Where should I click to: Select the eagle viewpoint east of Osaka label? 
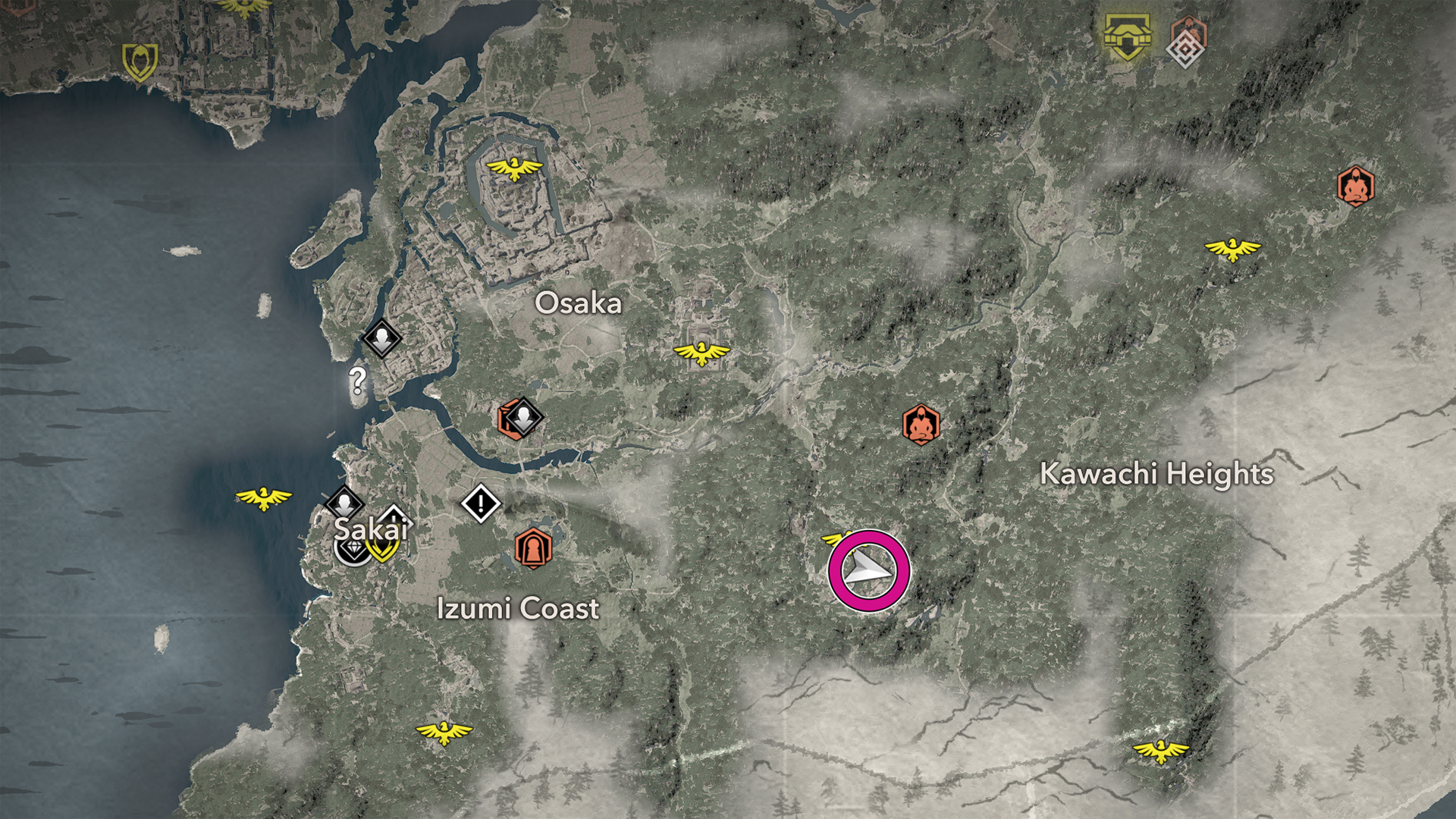pyautogui.click(x=701, y=353)
